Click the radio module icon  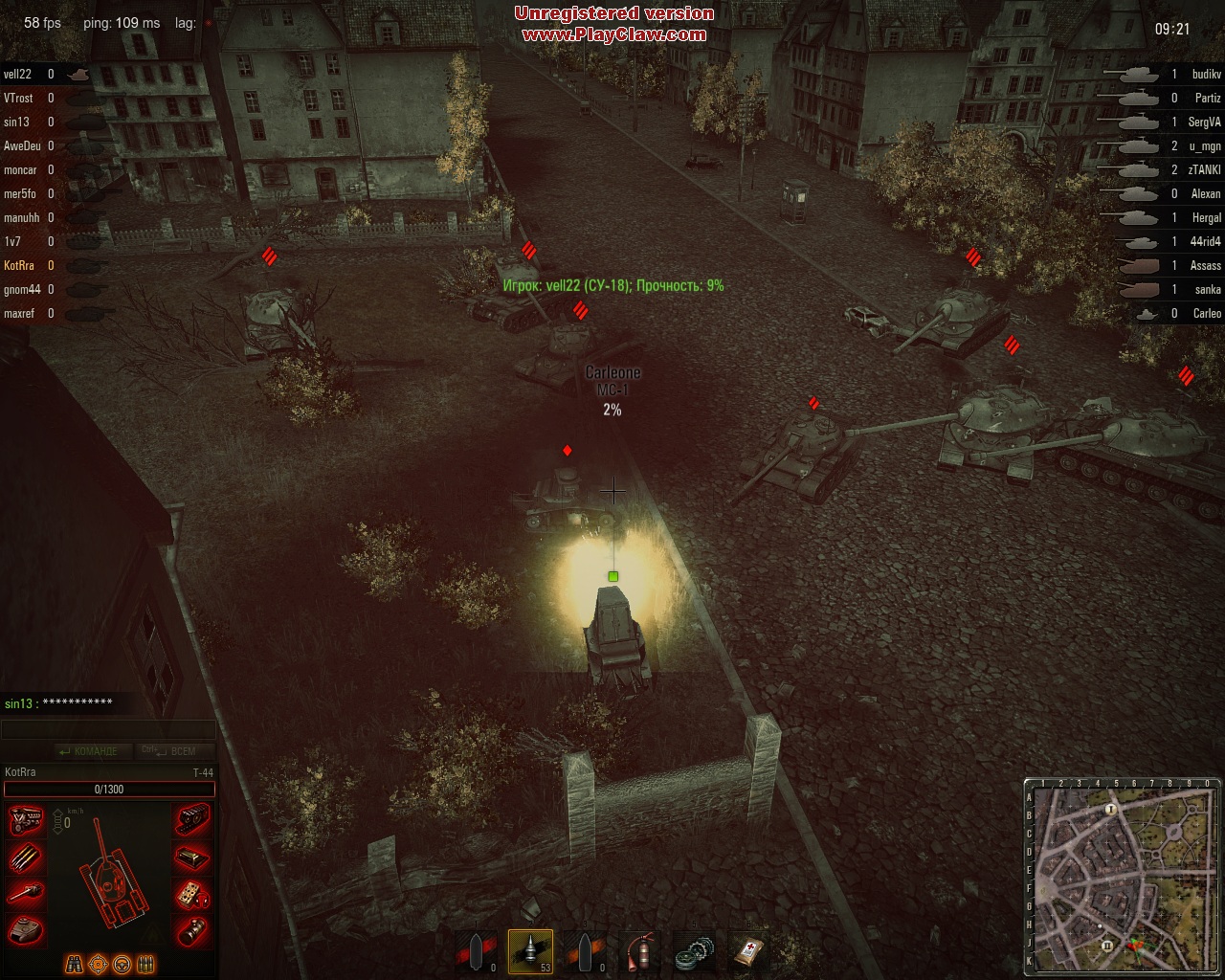click(192, 894)
